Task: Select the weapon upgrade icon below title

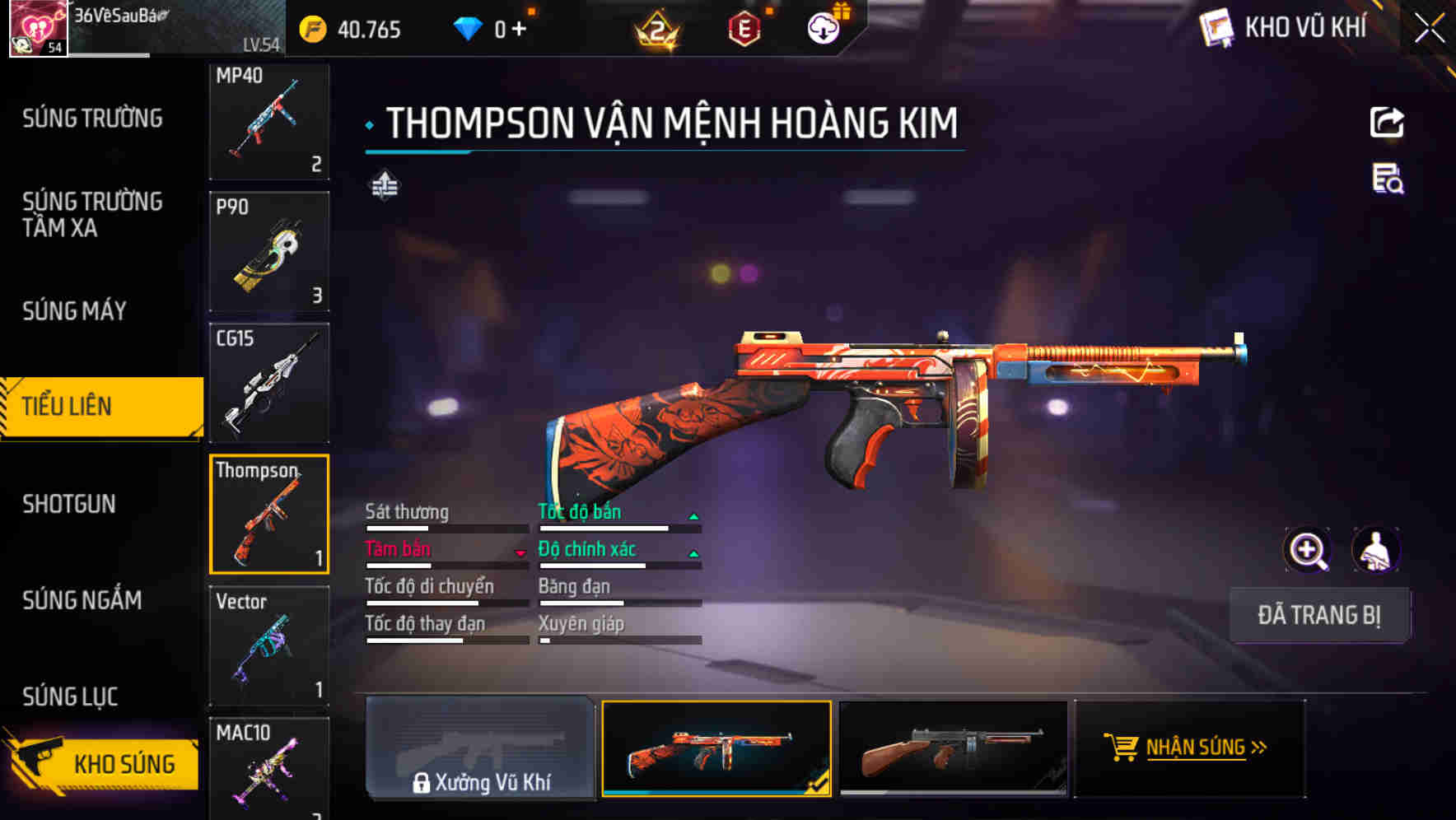Action: 384,187
